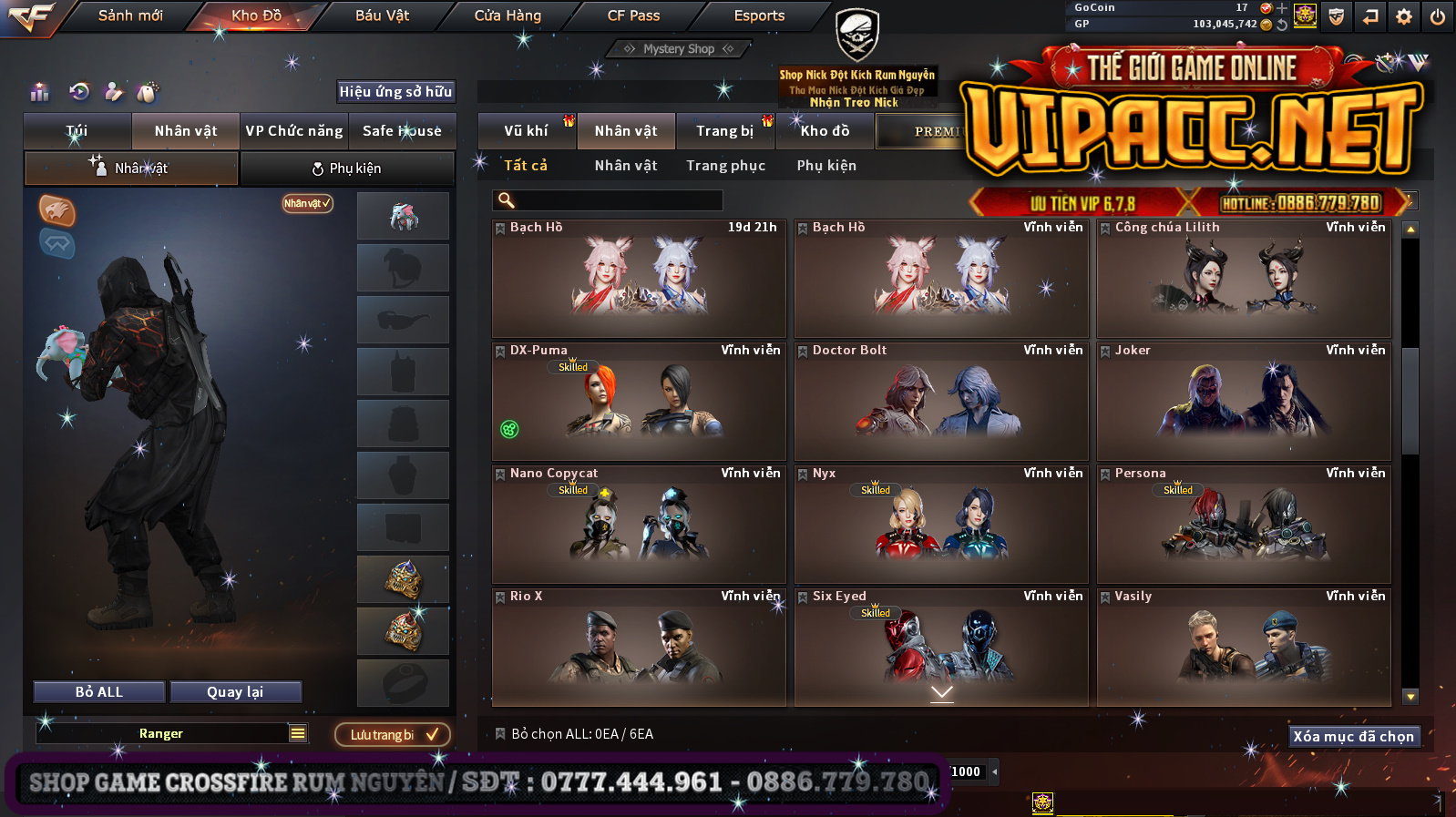
Task: Click Xóa mục đã chọn button
Action: coord(1353,736)
